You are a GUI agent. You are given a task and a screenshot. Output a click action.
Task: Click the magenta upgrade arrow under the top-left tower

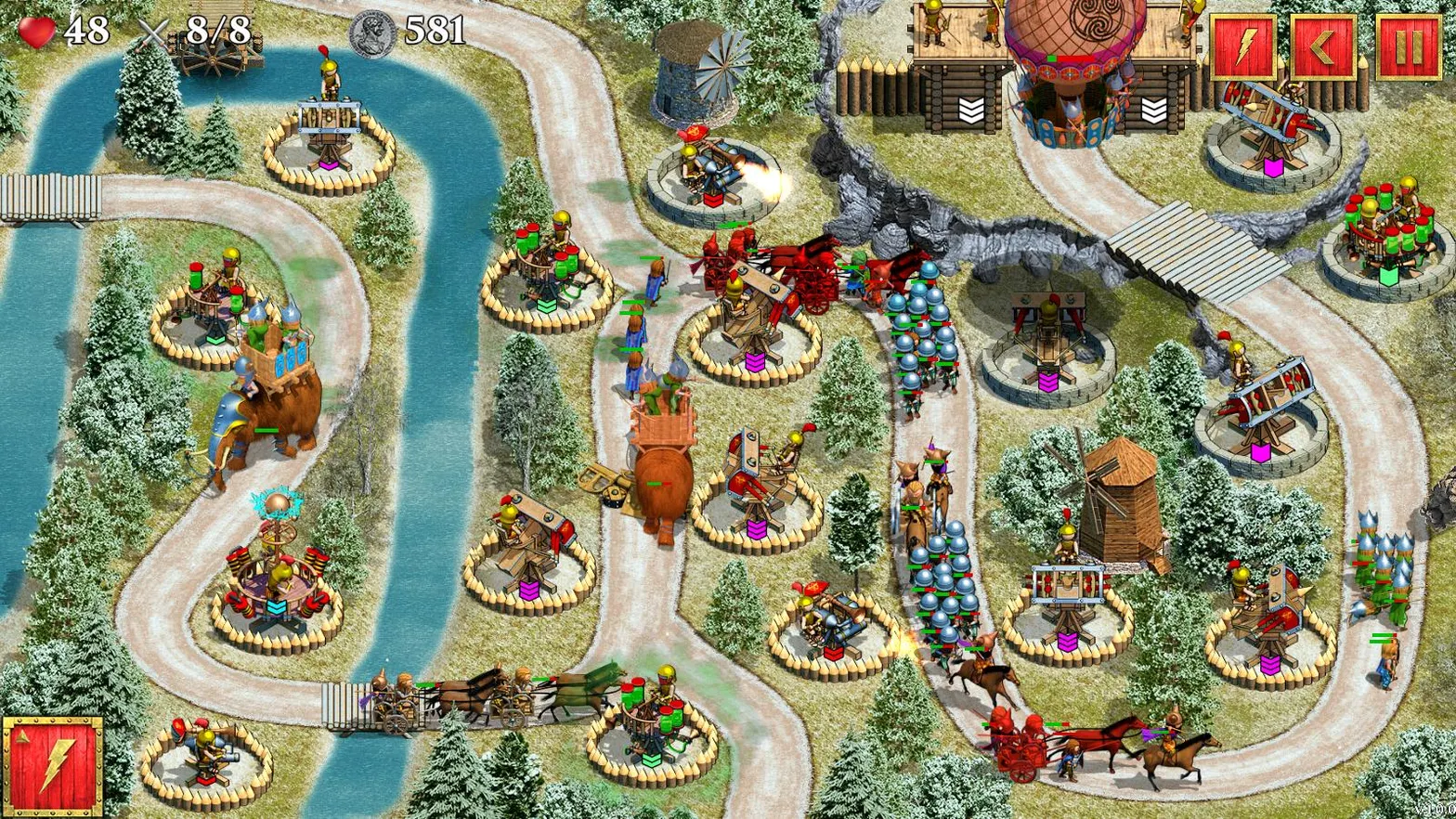pos(330,164)
